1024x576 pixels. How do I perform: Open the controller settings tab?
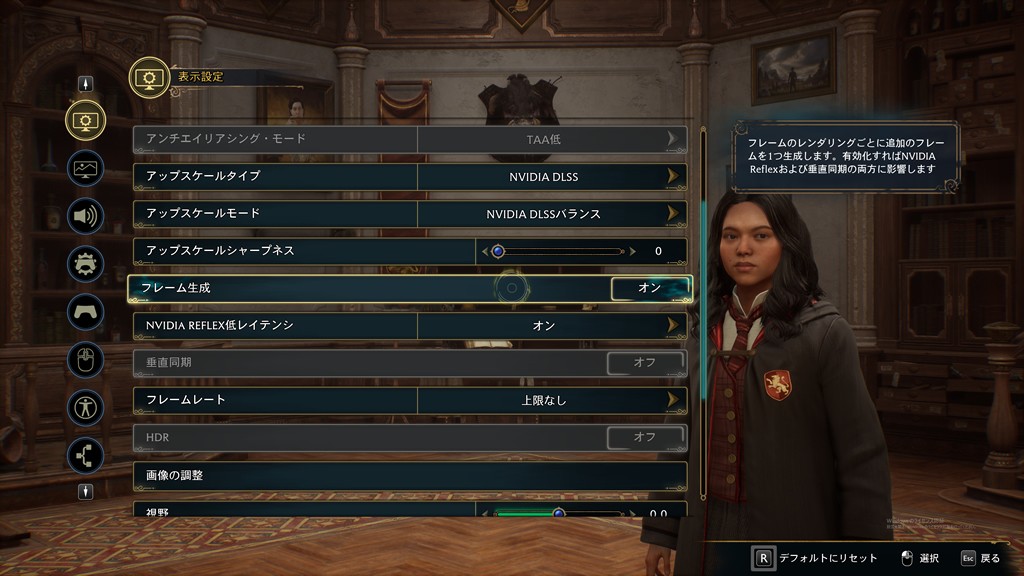pos(86,311)
